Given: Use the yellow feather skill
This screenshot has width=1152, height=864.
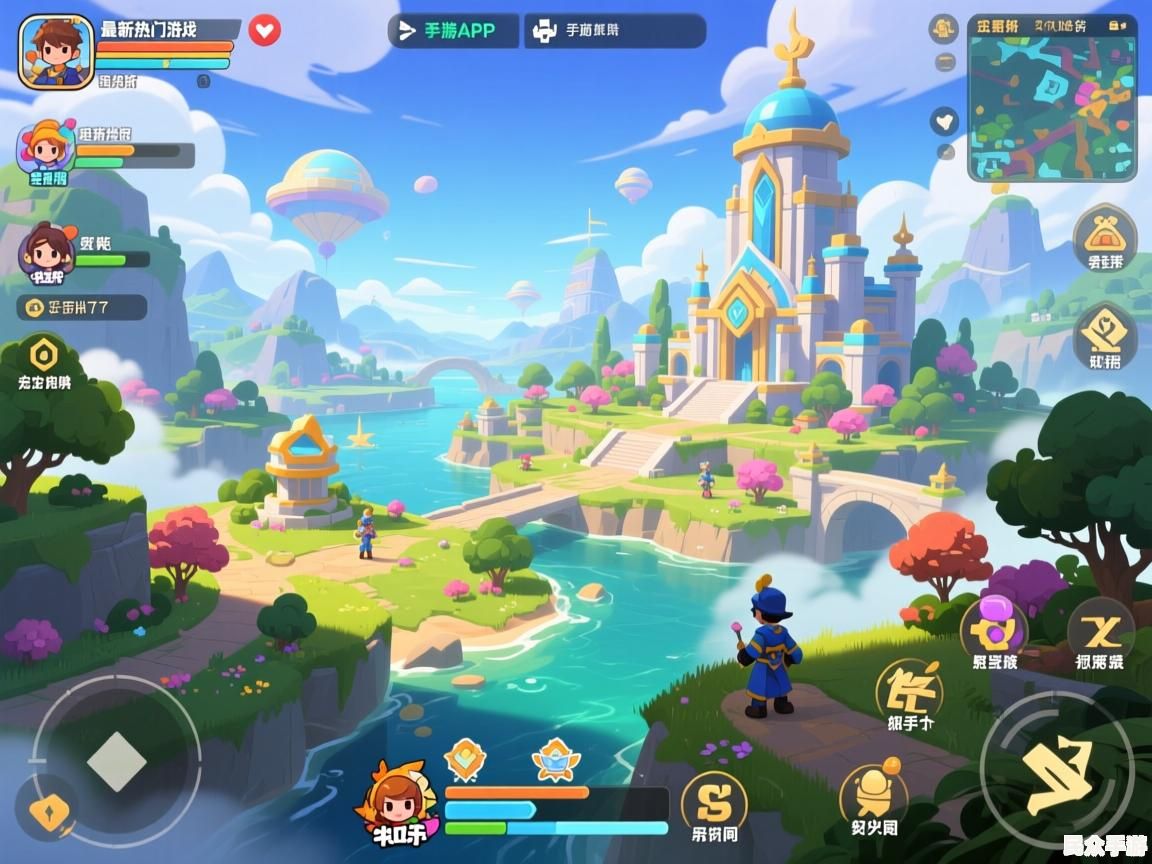Looking at the screenshot, I should [909, 688].
